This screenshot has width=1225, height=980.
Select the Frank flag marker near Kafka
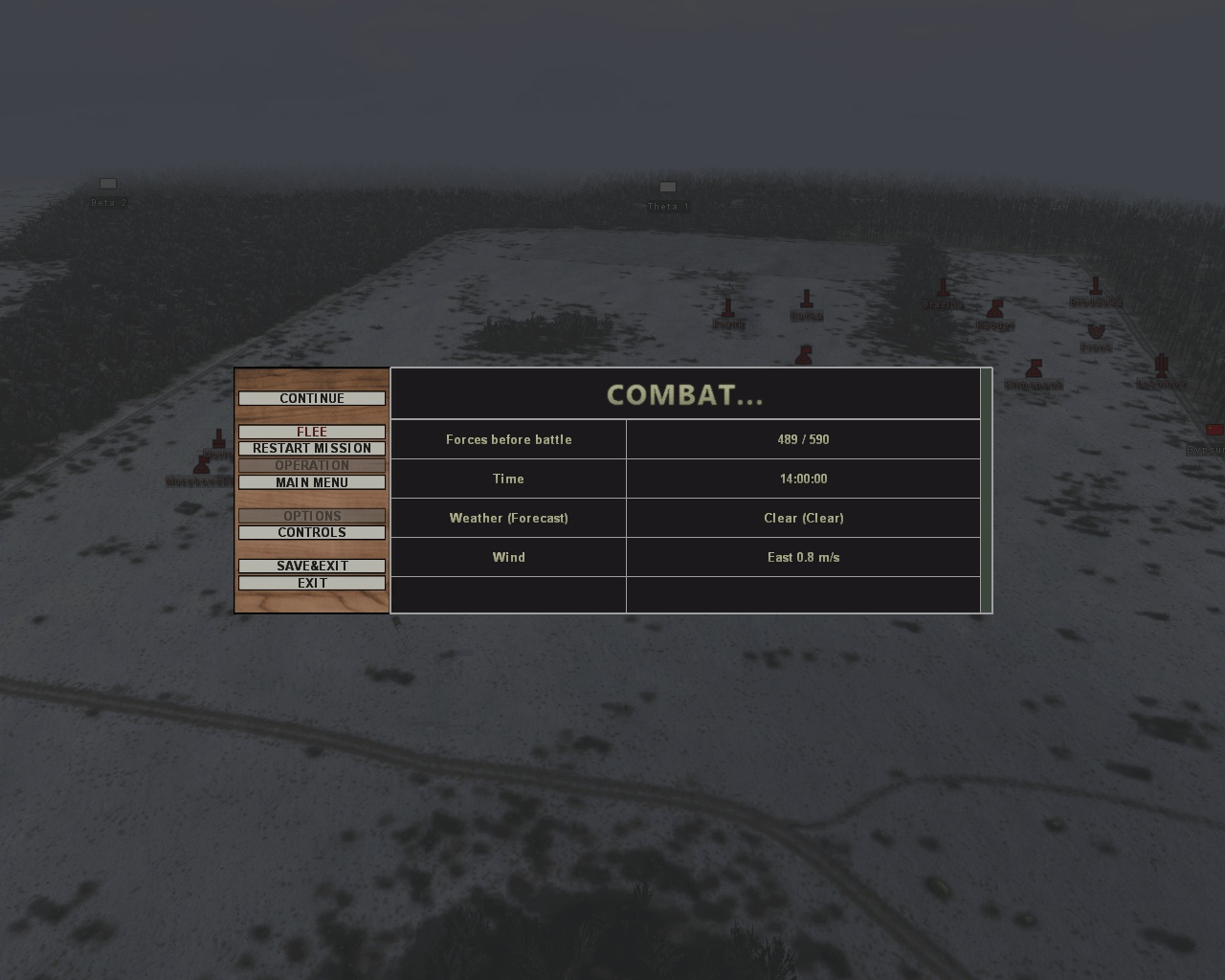(x=728, y=309)
